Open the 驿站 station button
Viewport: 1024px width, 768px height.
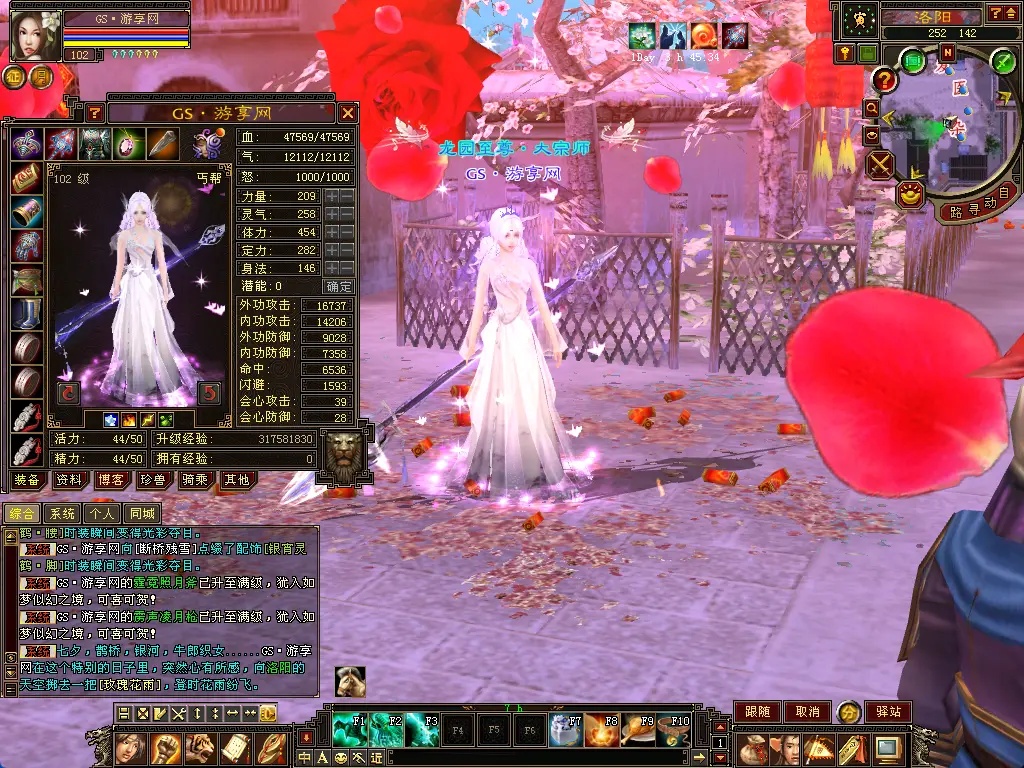pyautogui.click(x=888, y=712)
